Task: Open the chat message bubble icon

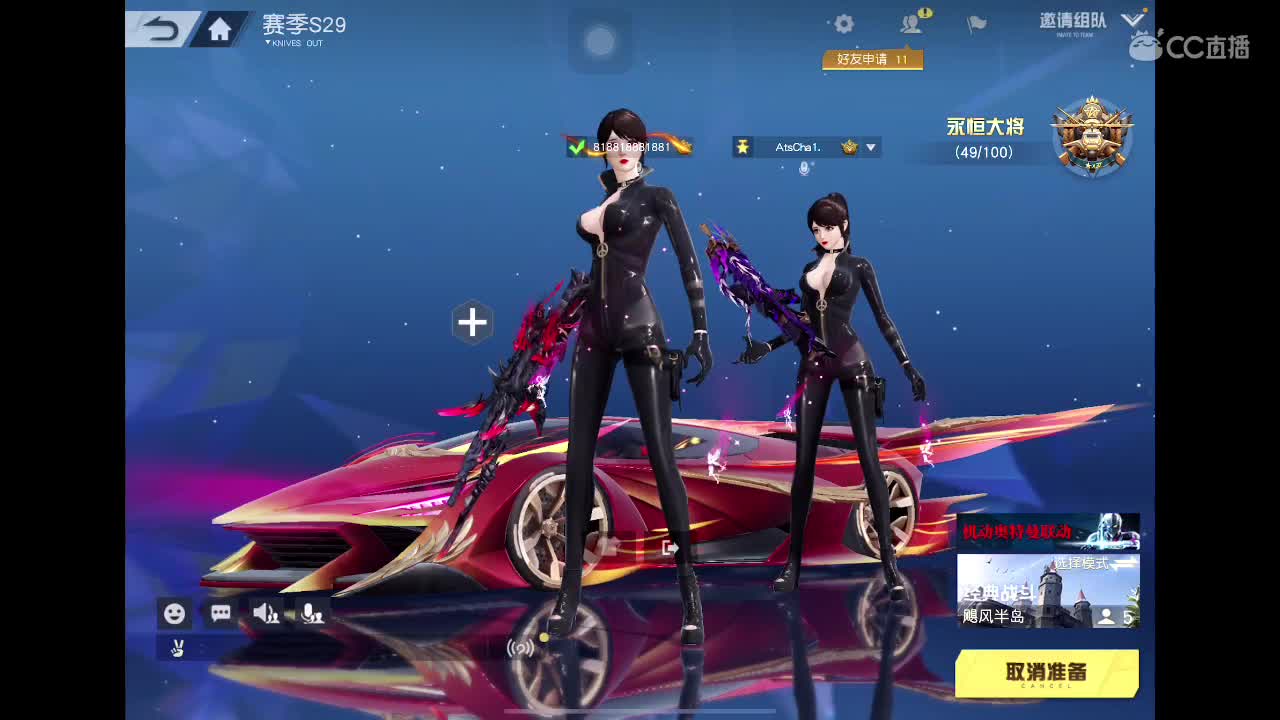Action: 220,613
